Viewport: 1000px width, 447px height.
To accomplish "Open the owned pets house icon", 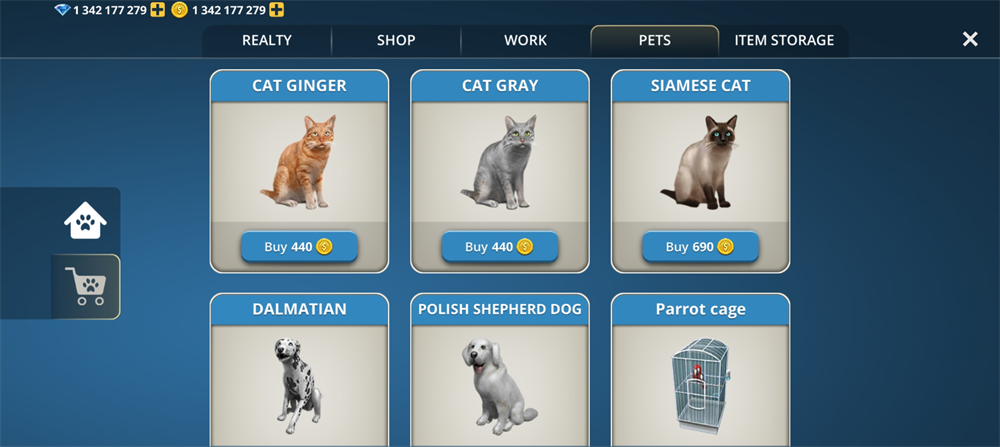I will [x=86, y=220].
